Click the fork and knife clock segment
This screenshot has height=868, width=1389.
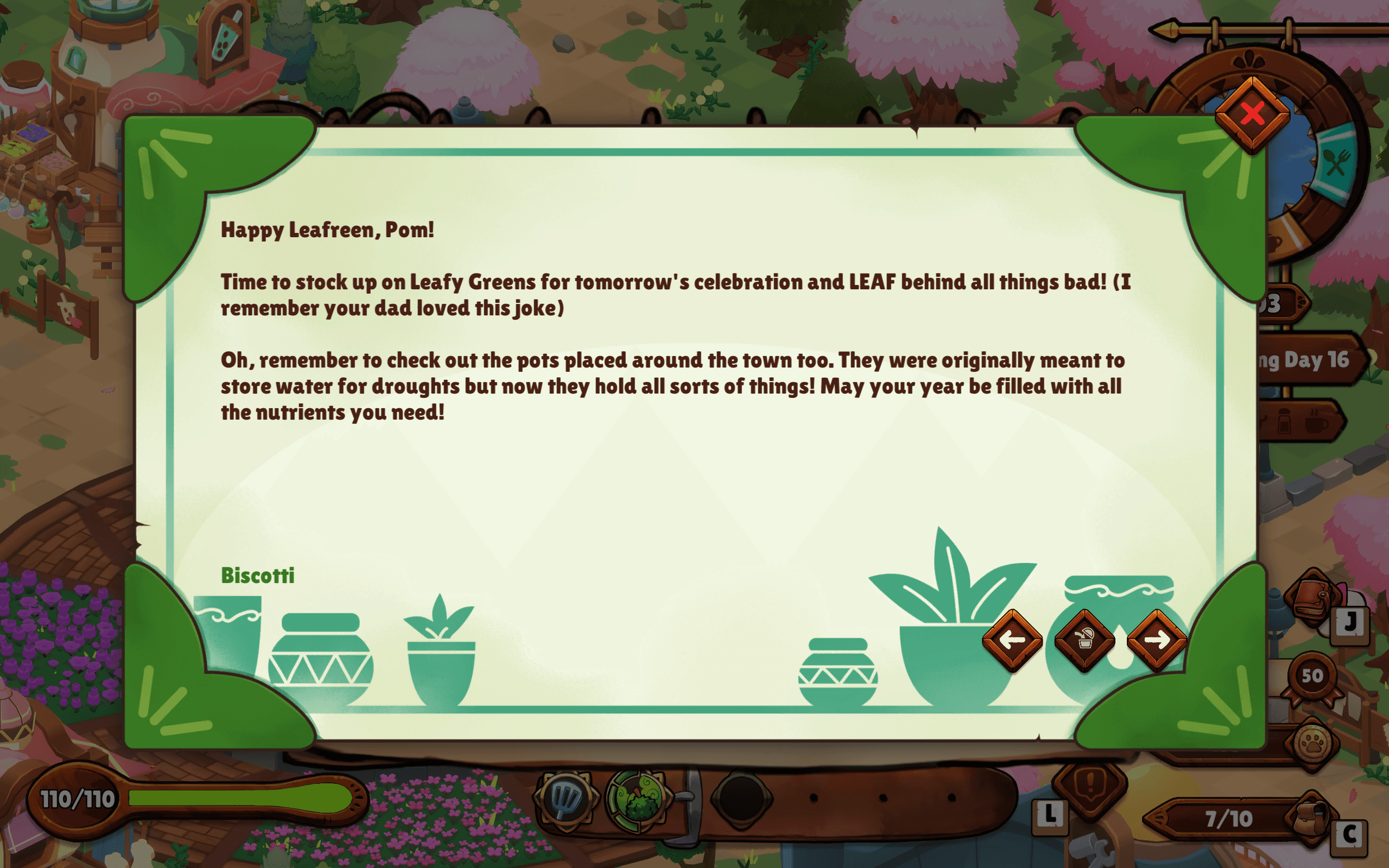point(1336,163)
